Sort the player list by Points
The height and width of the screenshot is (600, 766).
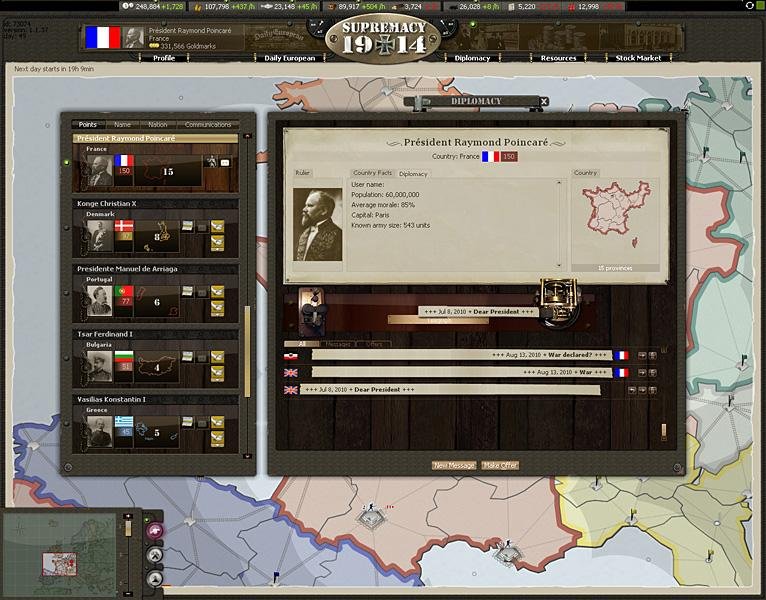(87, 125)
